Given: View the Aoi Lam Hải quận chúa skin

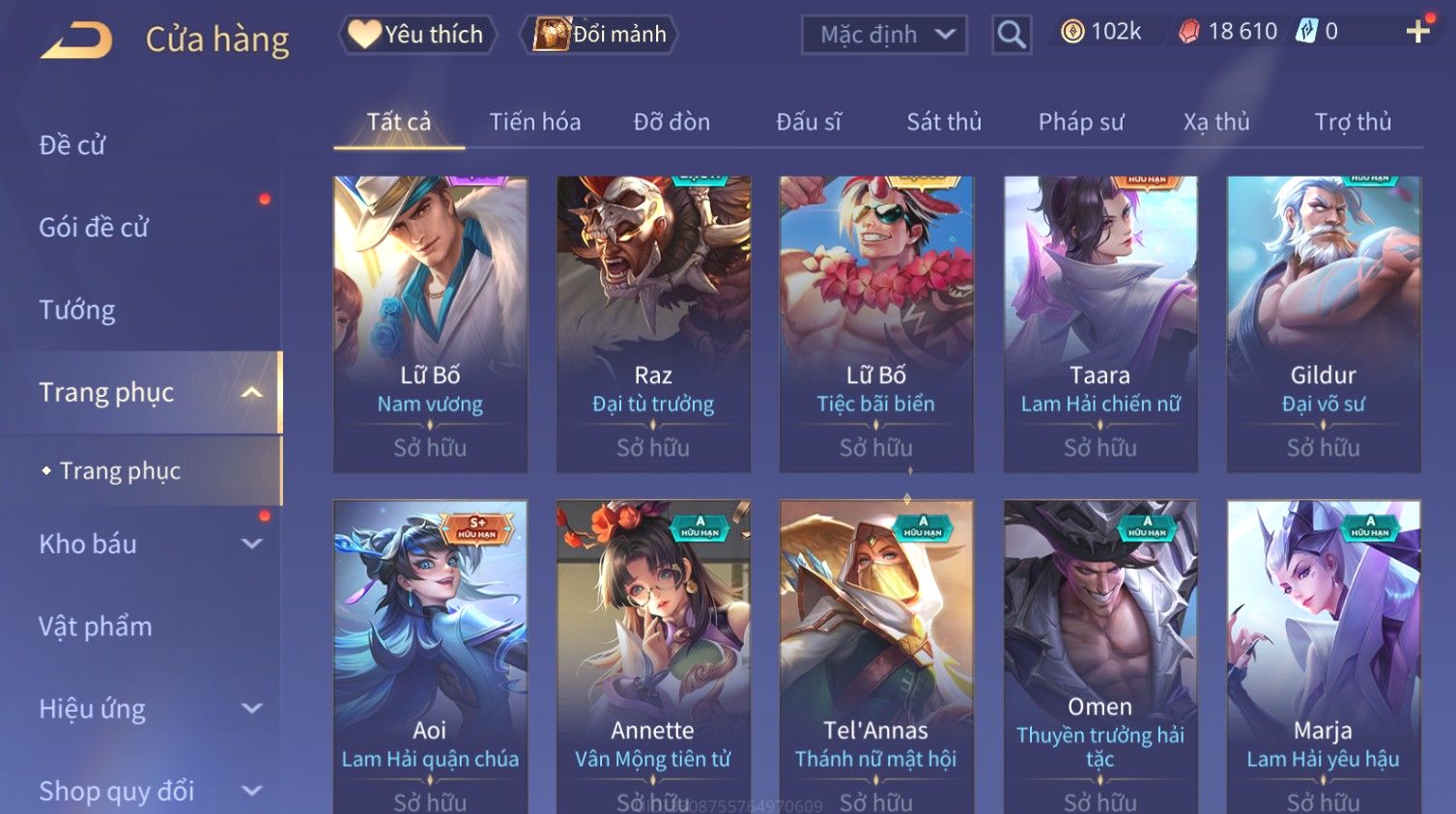Looking at the screenshot, I should 430,657.
